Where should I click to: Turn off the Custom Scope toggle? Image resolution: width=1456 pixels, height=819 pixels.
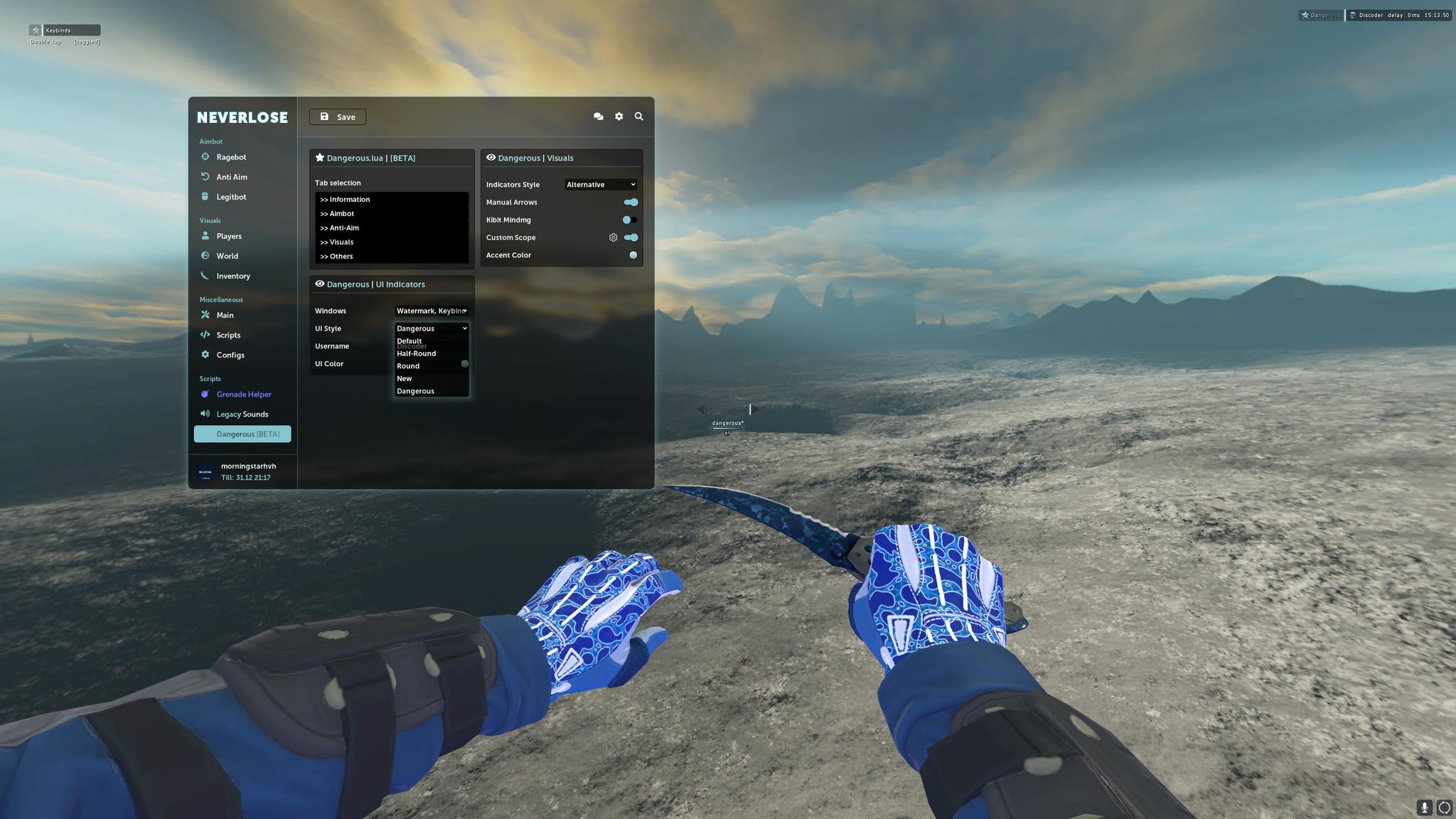(631, 237)
